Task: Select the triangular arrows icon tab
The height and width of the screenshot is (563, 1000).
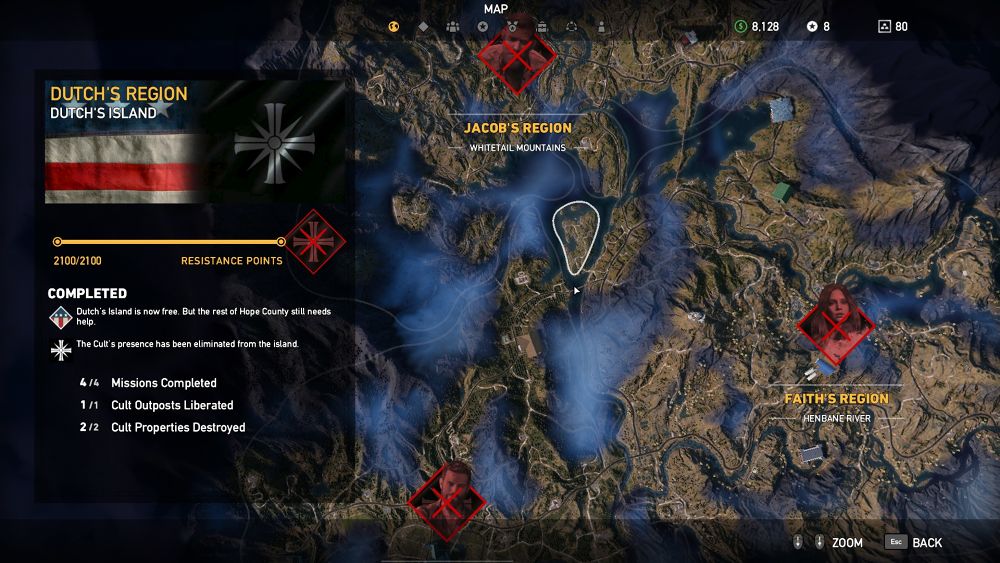Action: 572,27
